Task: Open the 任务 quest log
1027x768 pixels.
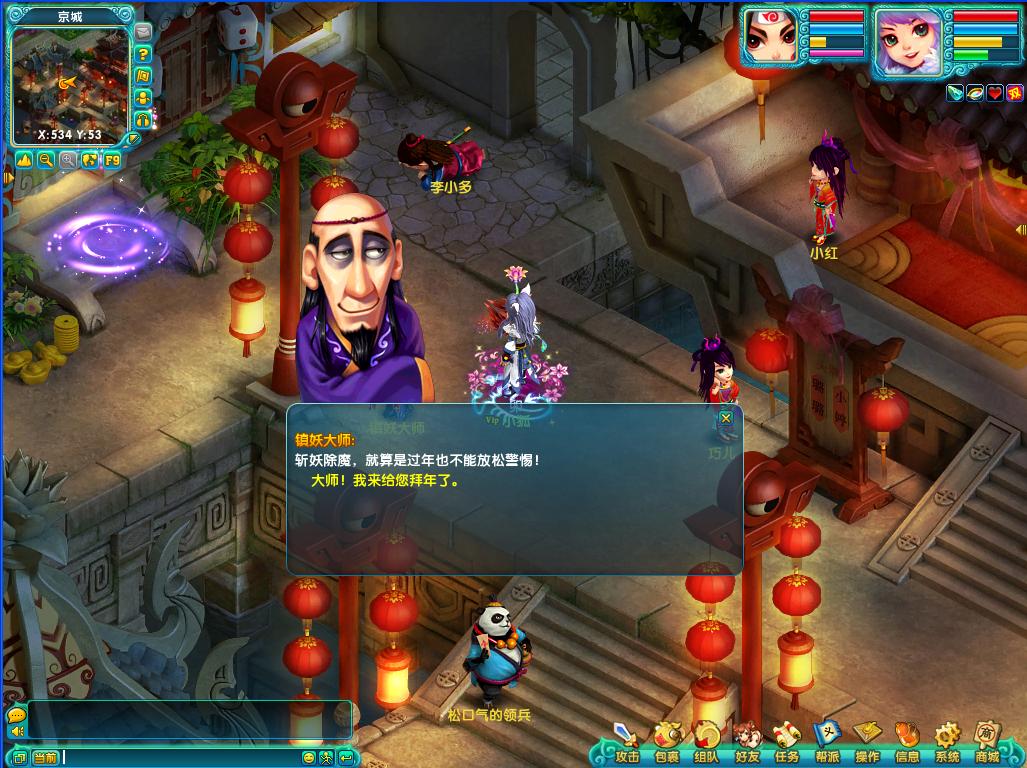Action: [787, 743]
